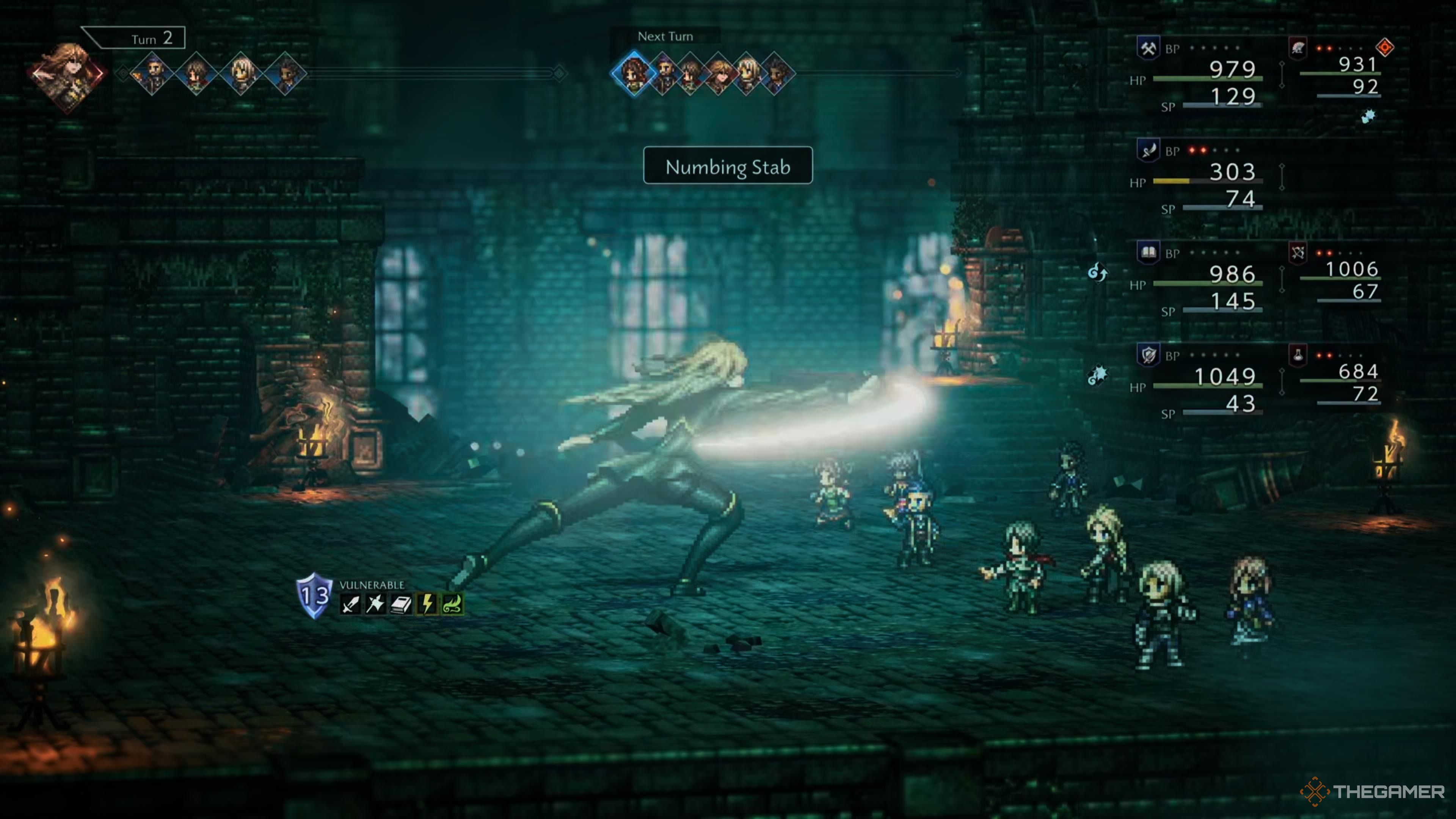Click the dagger job icon
The image size is (1456, 819).
pos(1148,151)
